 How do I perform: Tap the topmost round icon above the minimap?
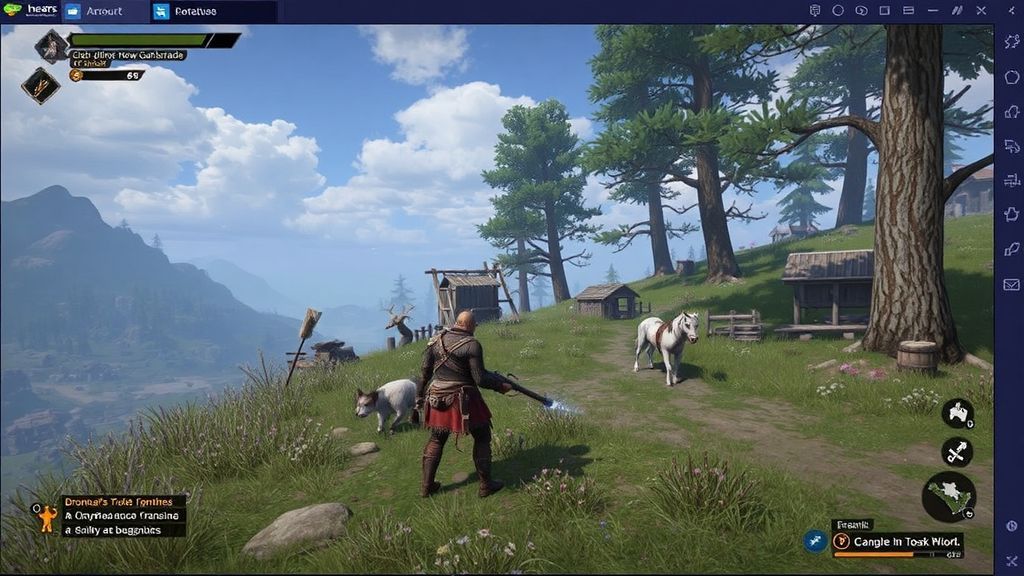[x=958, y=412]
